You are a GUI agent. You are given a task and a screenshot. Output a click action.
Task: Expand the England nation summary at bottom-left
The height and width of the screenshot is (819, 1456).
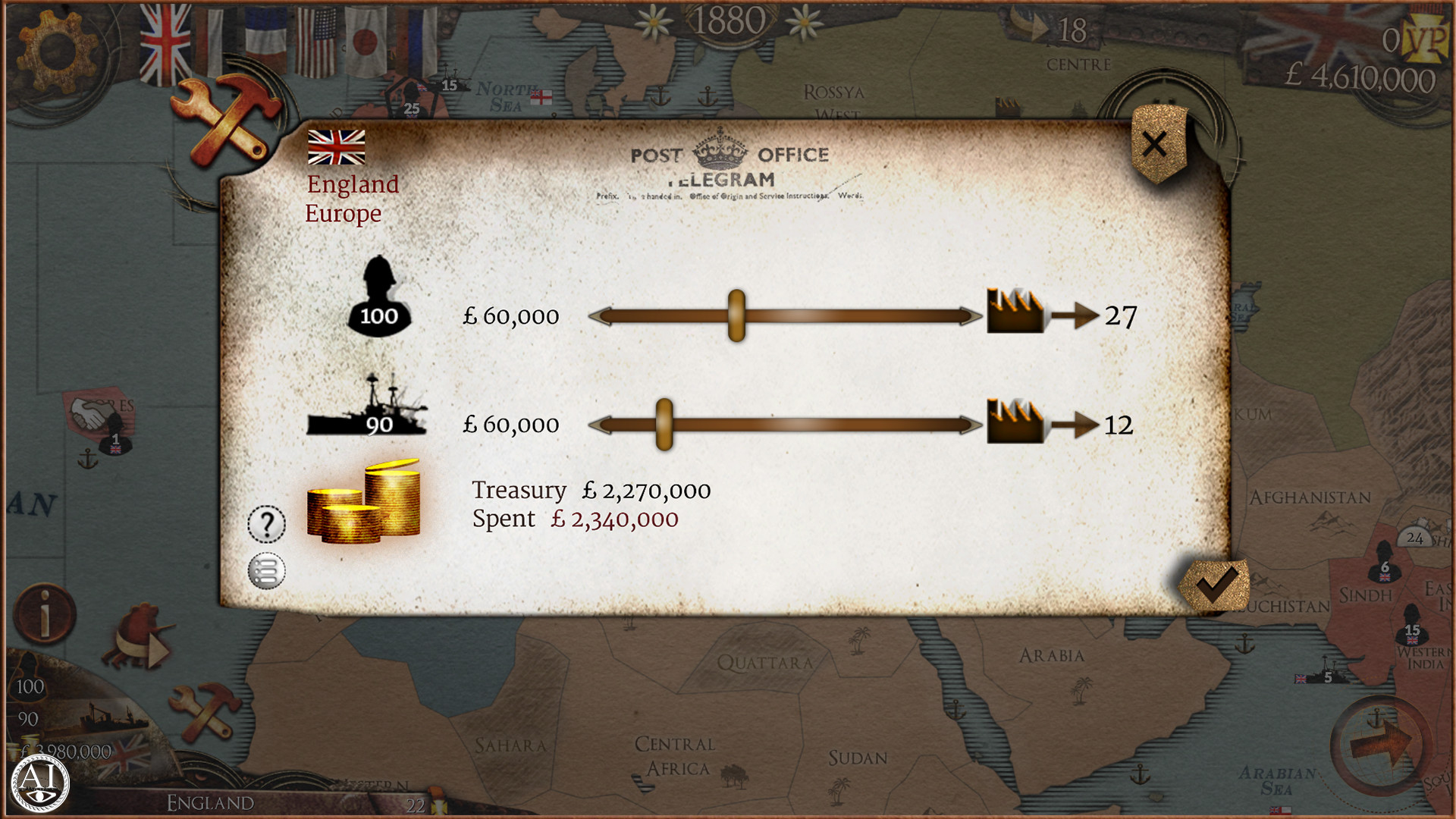pos(212,801)
